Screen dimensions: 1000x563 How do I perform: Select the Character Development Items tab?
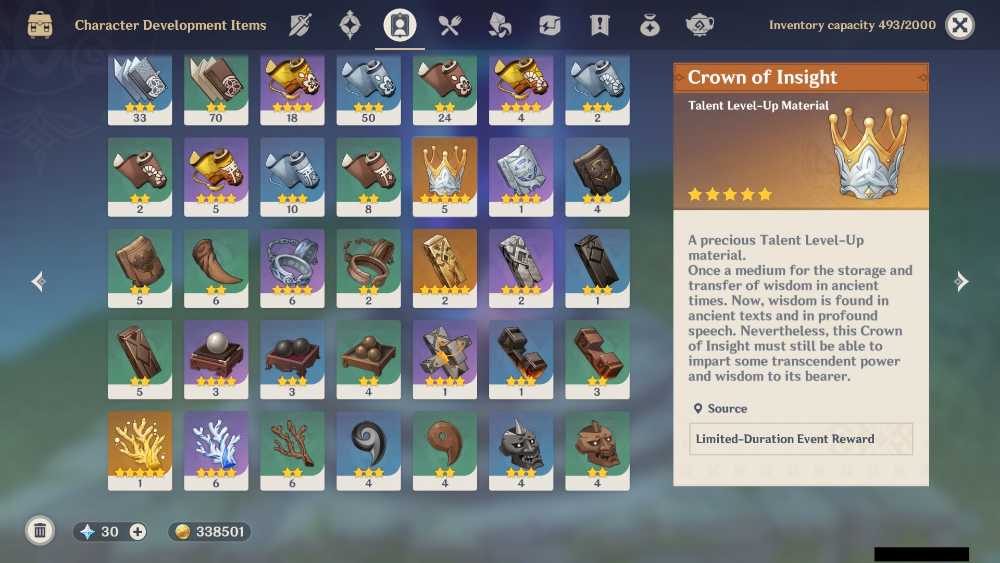400,25
